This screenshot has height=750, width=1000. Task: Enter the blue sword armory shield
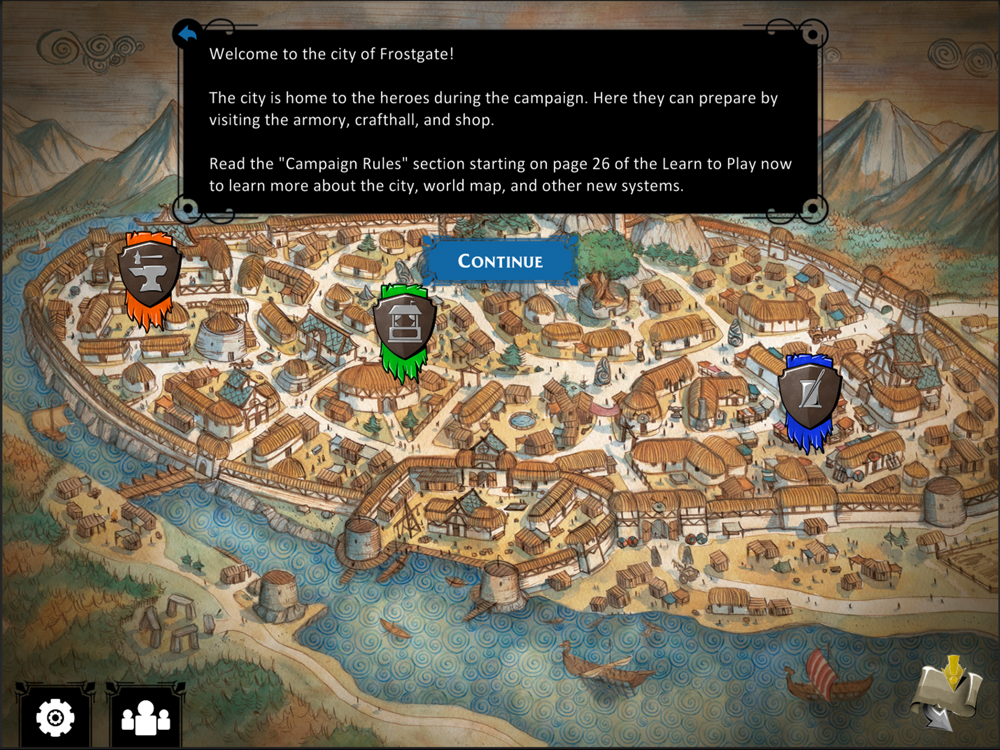(x=809, y=394)
